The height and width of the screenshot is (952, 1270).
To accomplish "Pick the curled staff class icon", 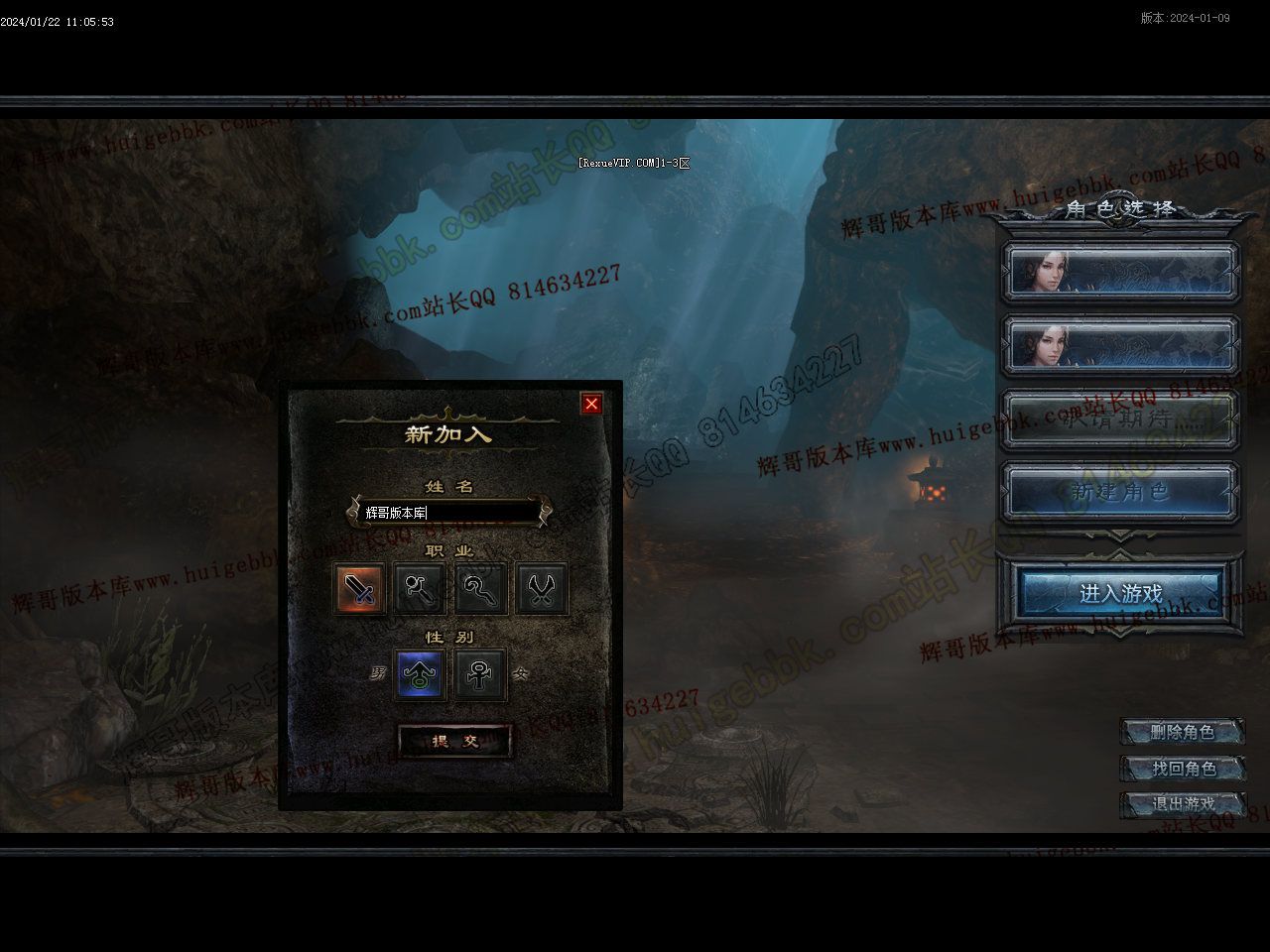I will (481, 589).
